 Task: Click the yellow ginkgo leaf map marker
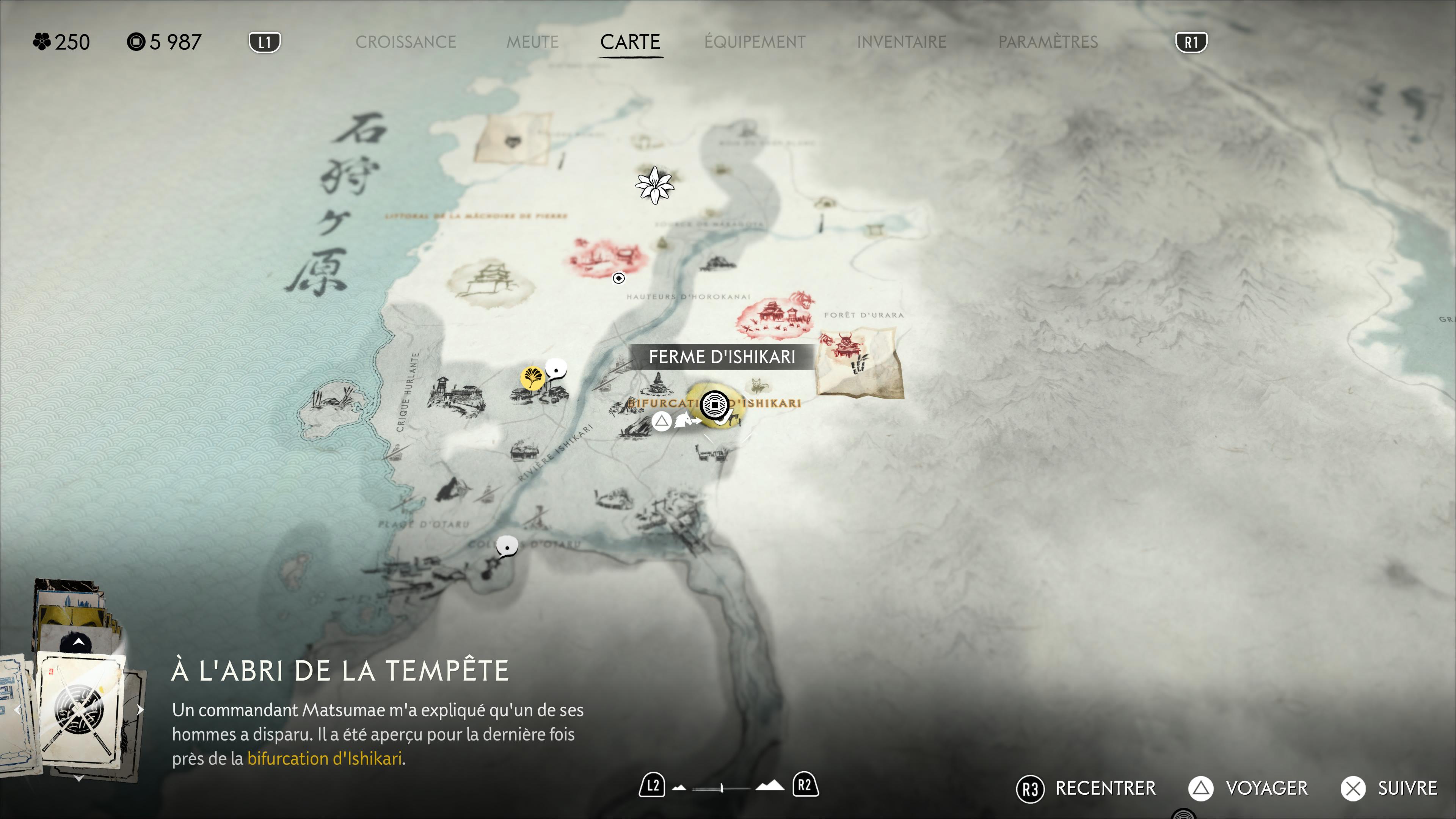tap(532, 377)
